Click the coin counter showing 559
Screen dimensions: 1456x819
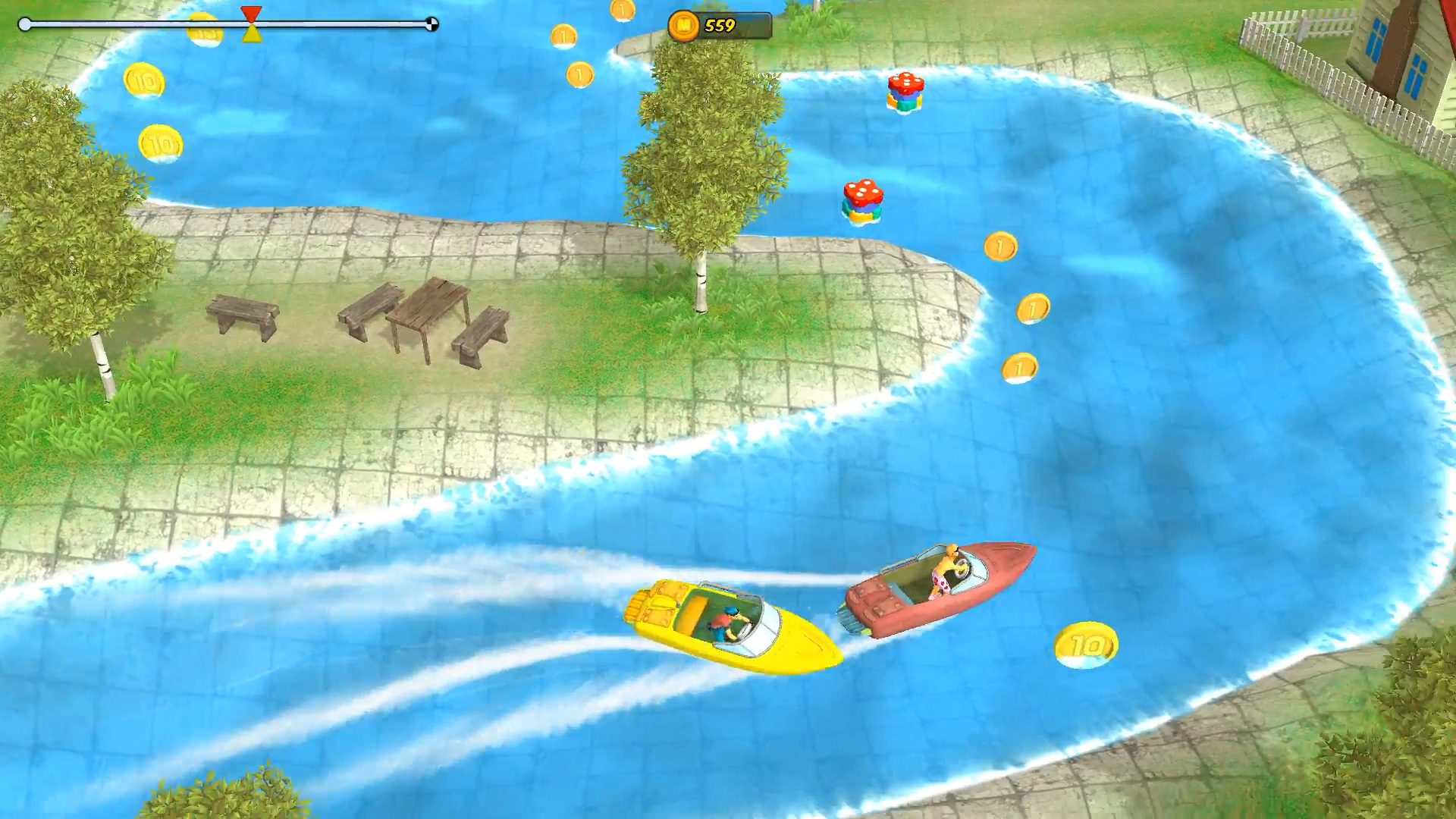click(x=719, y=25)
